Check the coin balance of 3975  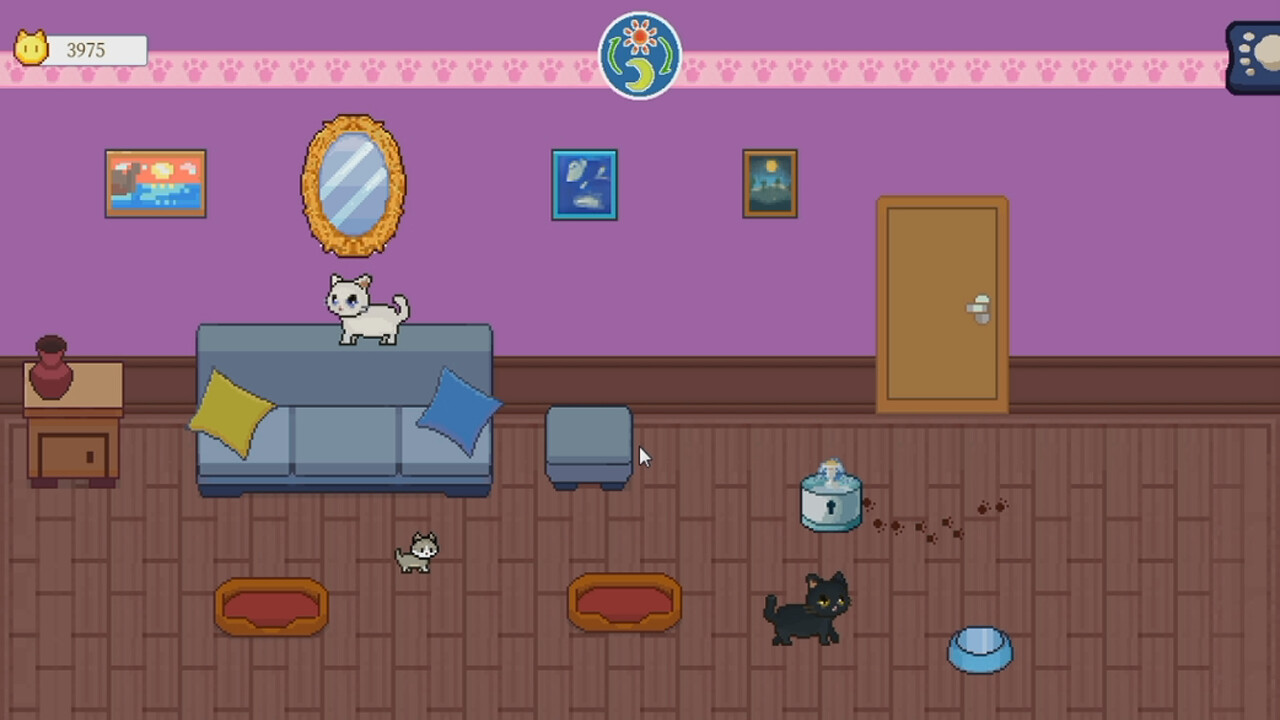pos(85,49)
